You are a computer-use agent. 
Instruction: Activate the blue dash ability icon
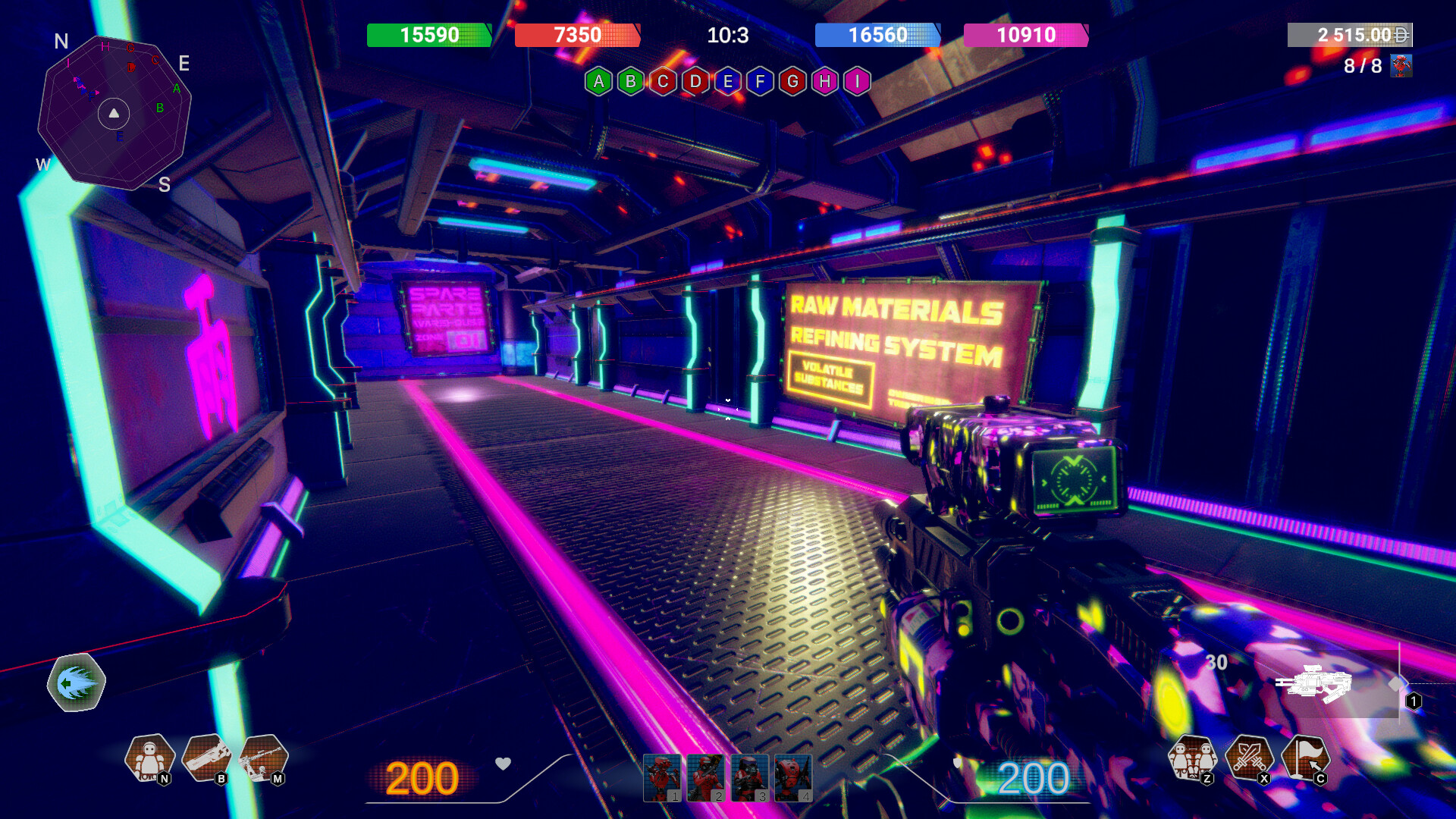[76, 682]
